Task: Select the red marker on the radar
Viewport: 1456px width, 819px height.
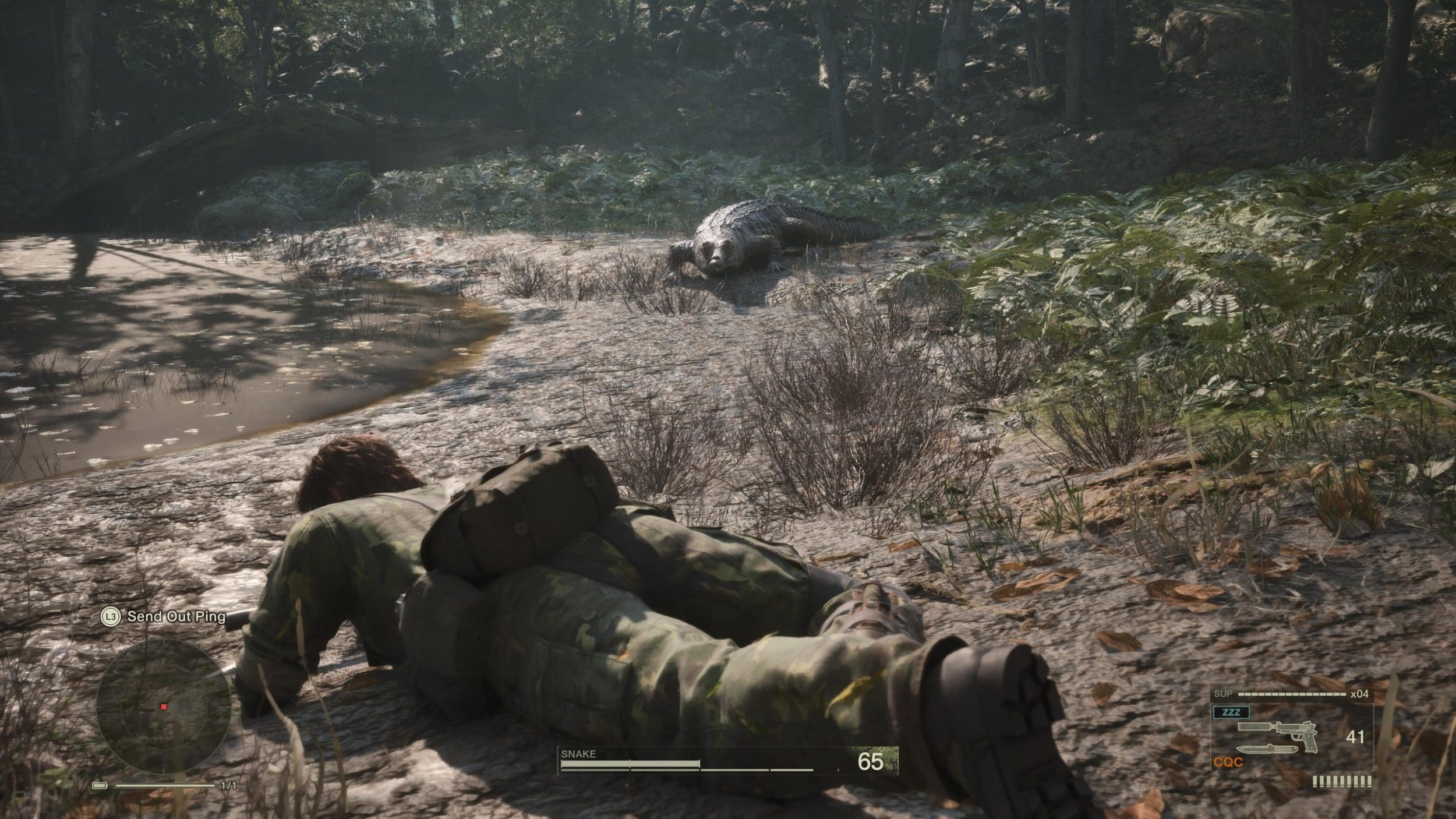Action: (x=164, y=707)
